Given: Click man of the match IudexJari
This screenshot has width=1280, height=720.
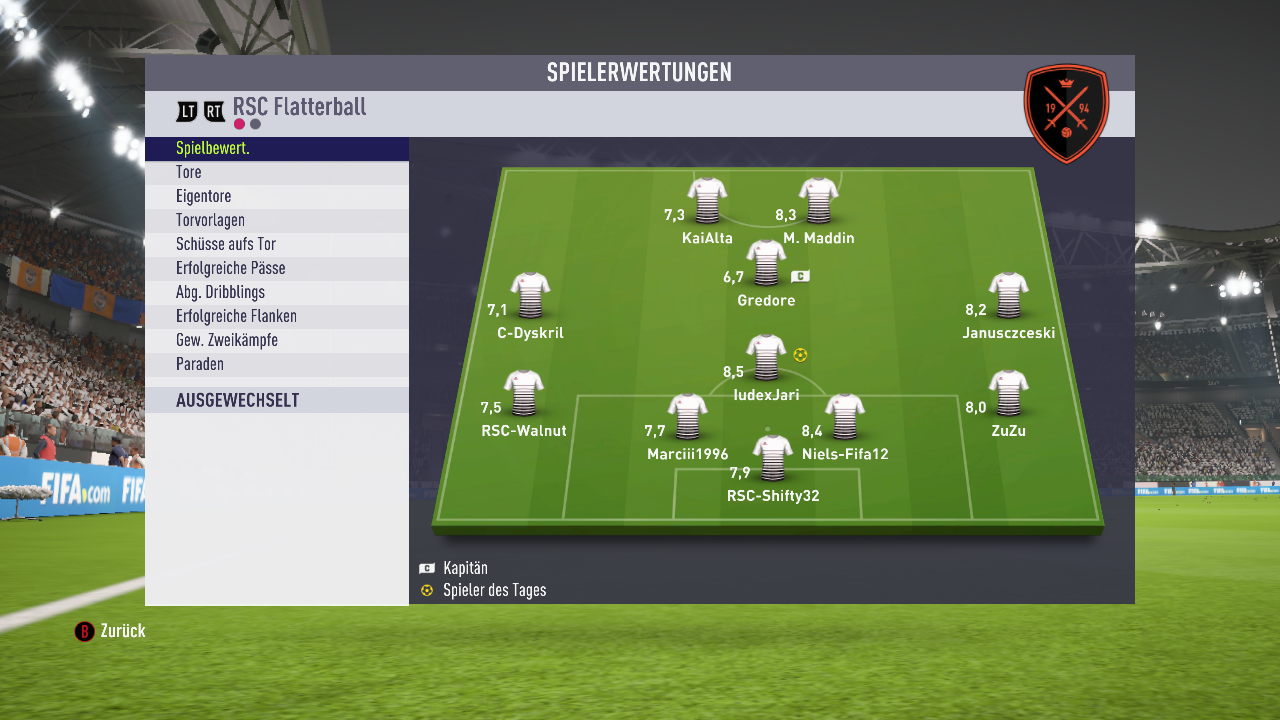Looking at the screenshot, I should tap(766, 357).
